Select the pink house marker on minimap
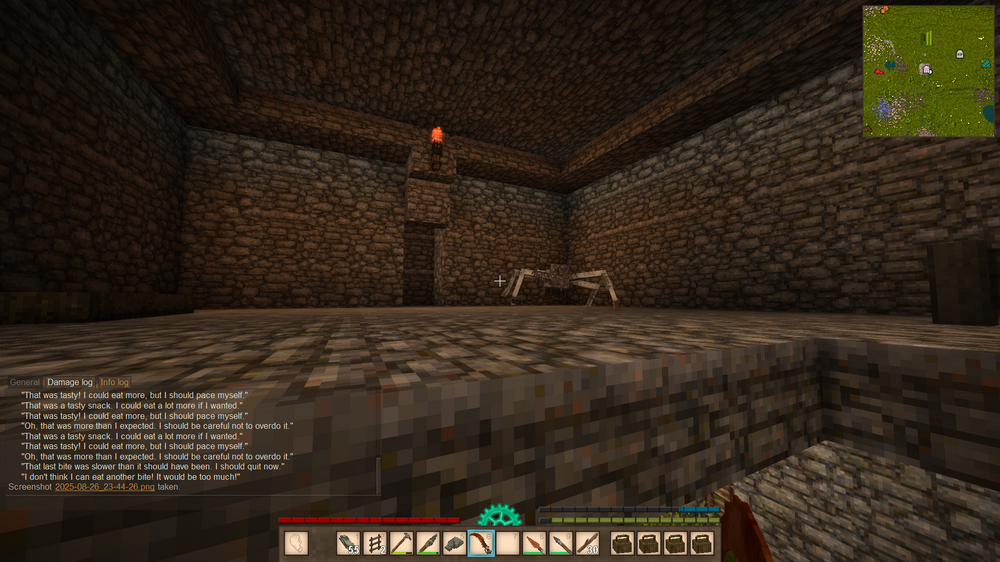Screen dimensions: 1000x562 pyautogui.click(x=926, y=69)
